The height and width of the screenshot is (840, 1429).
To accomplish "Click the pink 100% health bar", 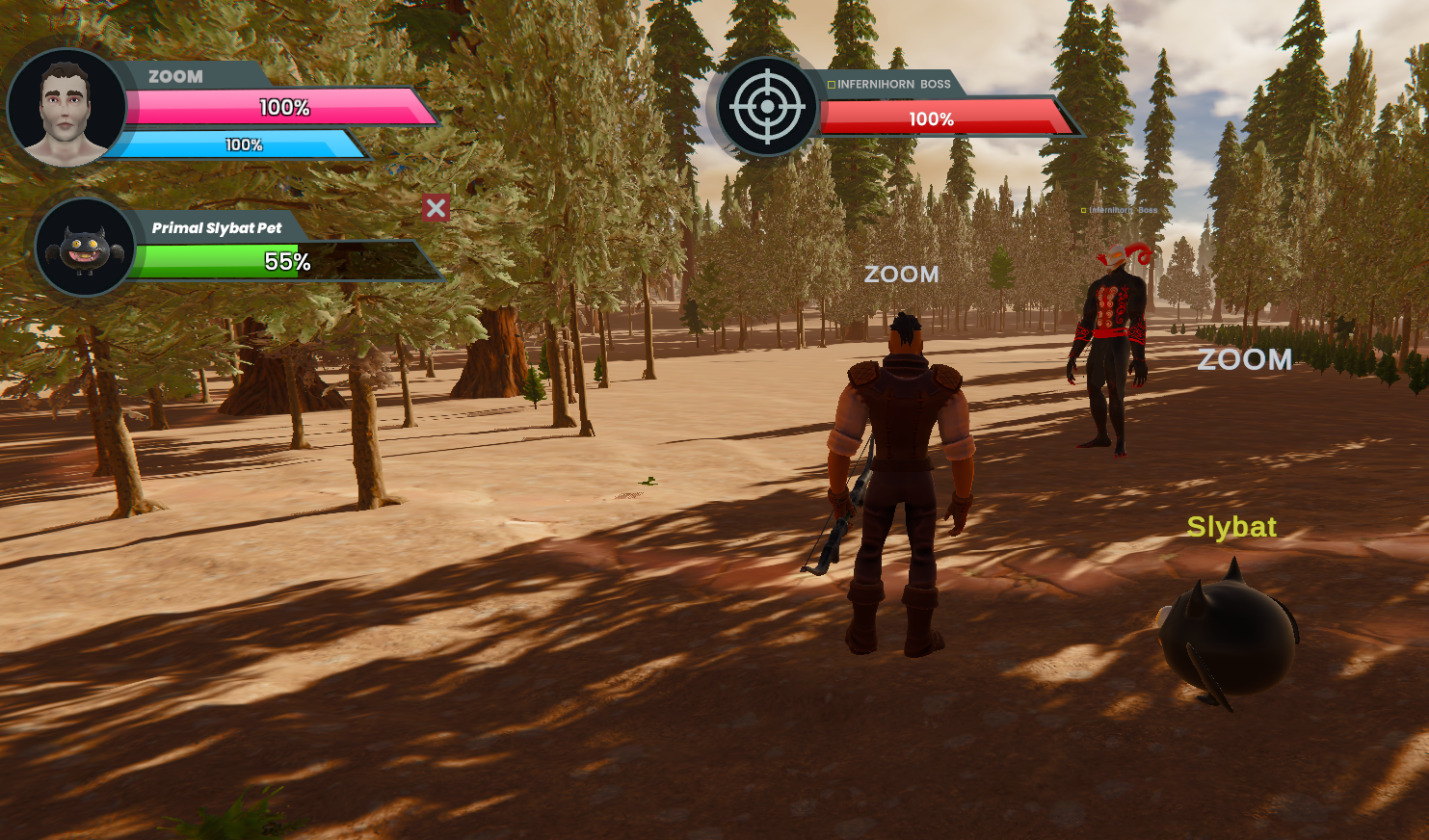I will [284, 108].
